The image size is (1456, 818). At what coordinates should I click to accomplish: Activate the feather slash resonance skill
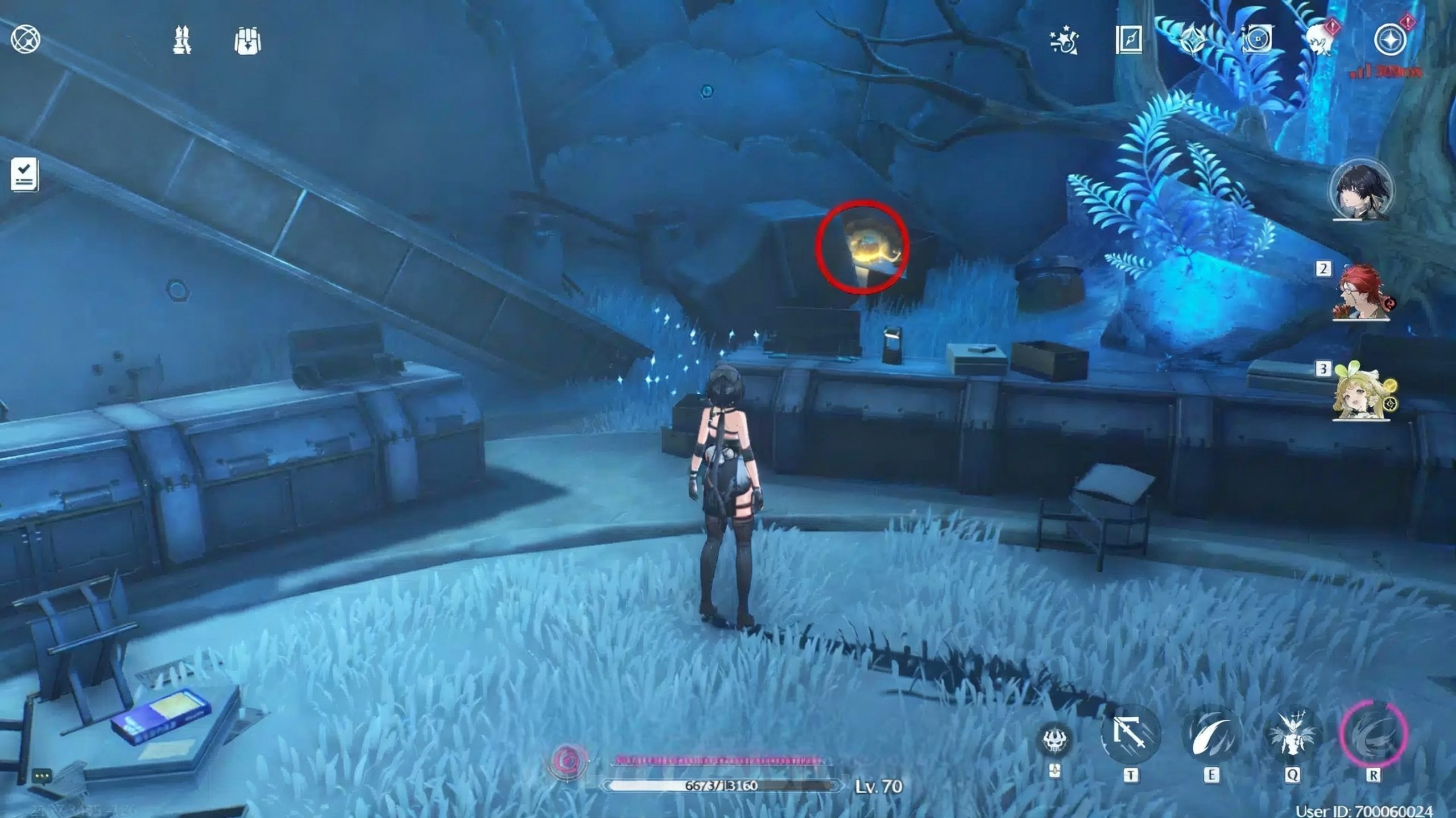1211,734
